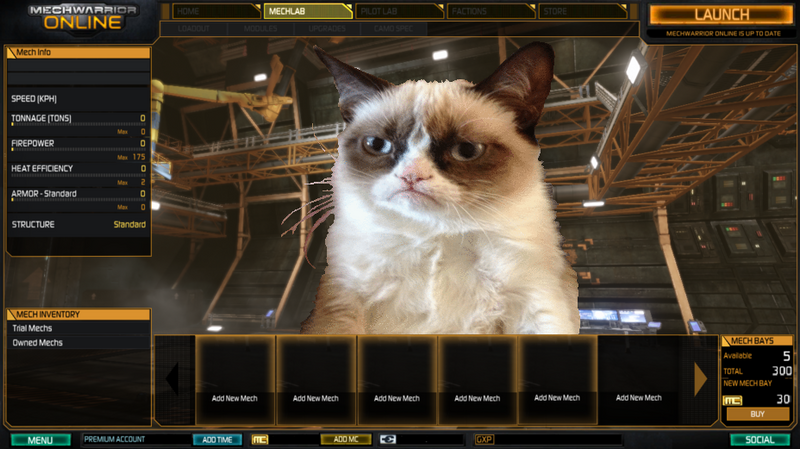800x449 pixels.
Task: Open the Menu button
Action: [x=40, y=439]
